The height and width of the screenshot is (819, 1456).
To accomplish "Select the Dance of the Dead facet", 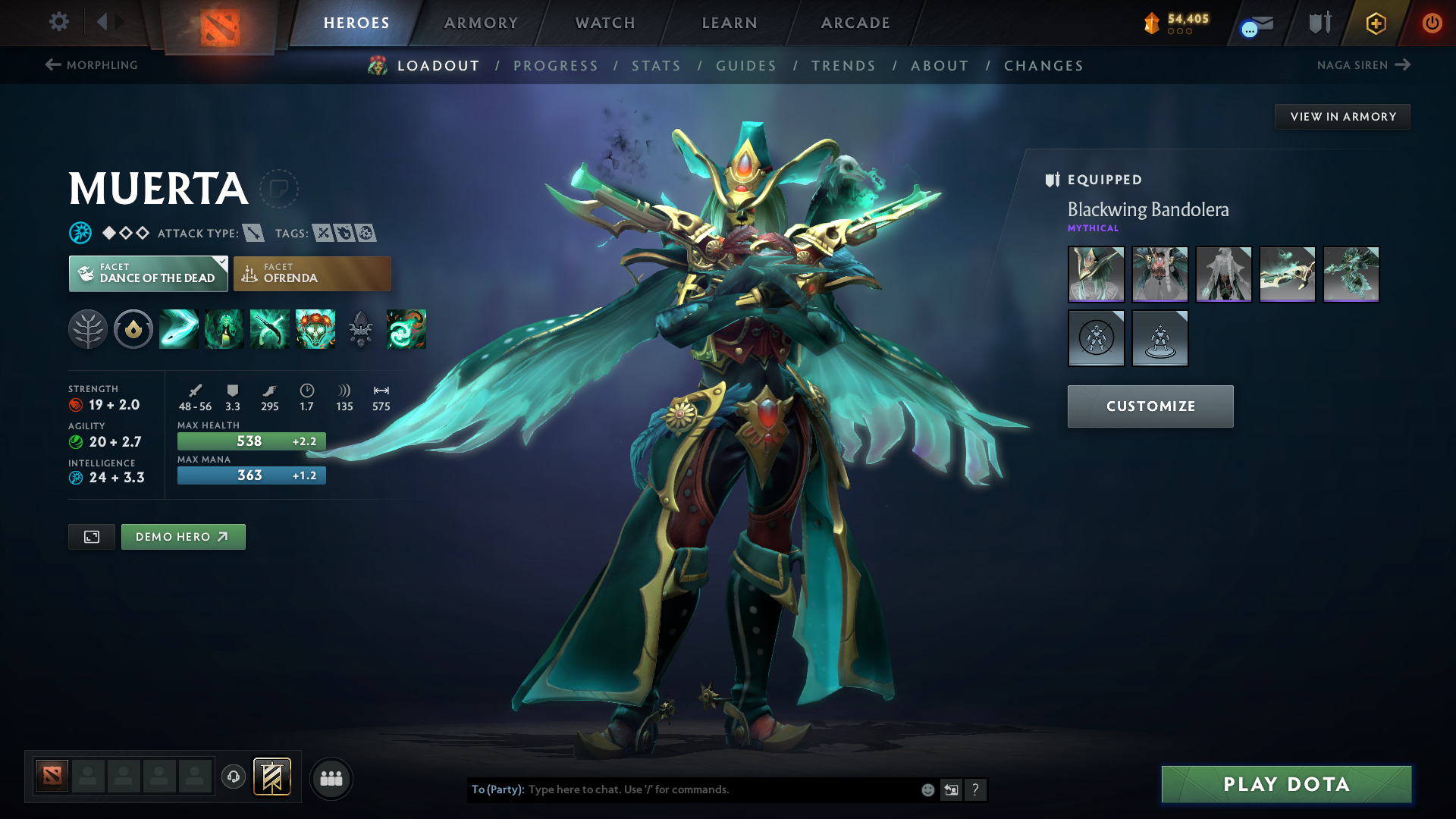I will 148,274.
